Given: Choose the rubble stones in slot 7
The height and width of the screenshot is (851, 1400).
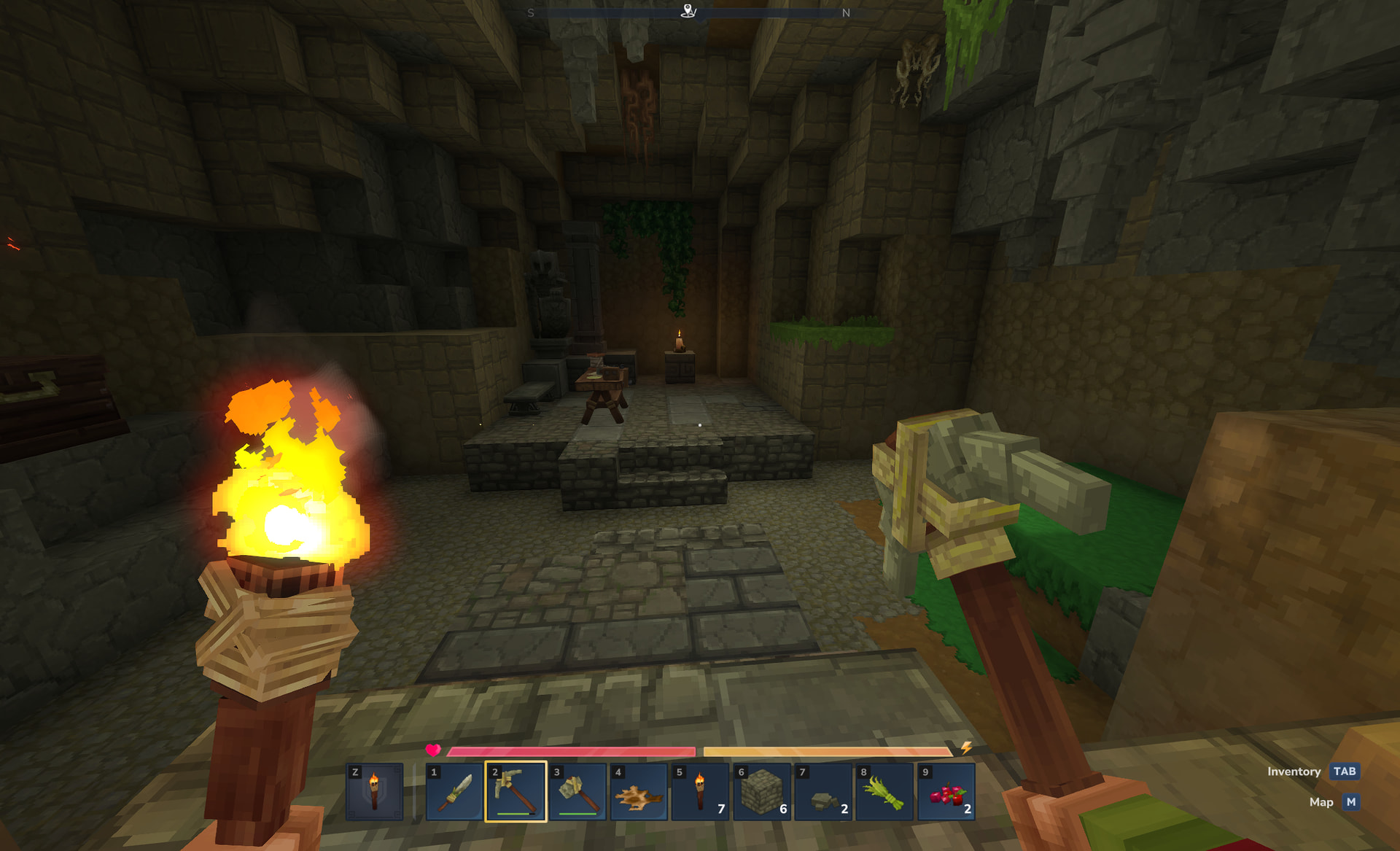Looking at the screenshot, I should (823, 792).
